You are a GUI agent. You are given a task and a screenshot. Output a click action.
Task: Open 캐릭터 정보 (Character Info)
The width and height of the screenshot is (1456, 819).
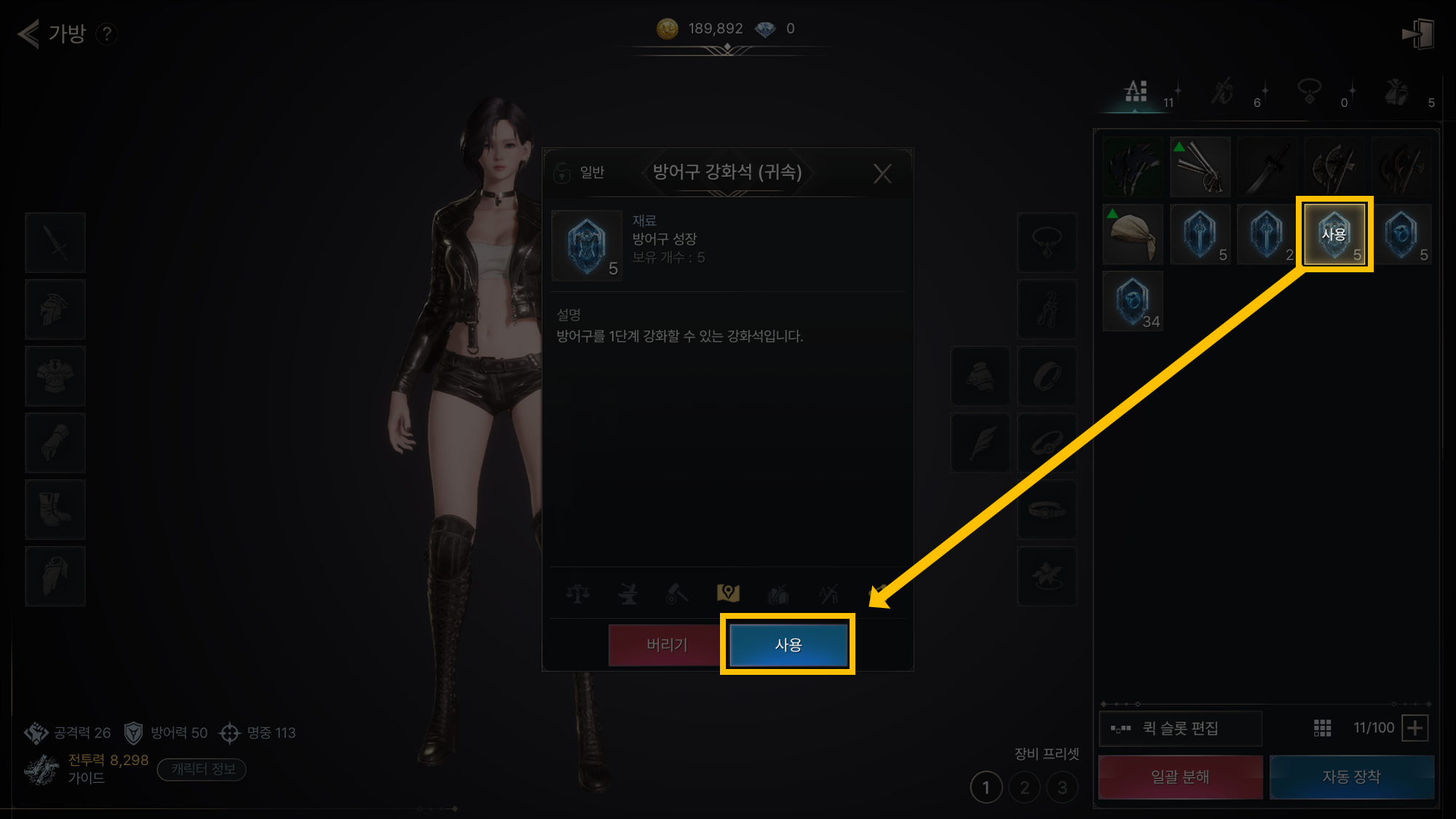[x=202, y=769]
